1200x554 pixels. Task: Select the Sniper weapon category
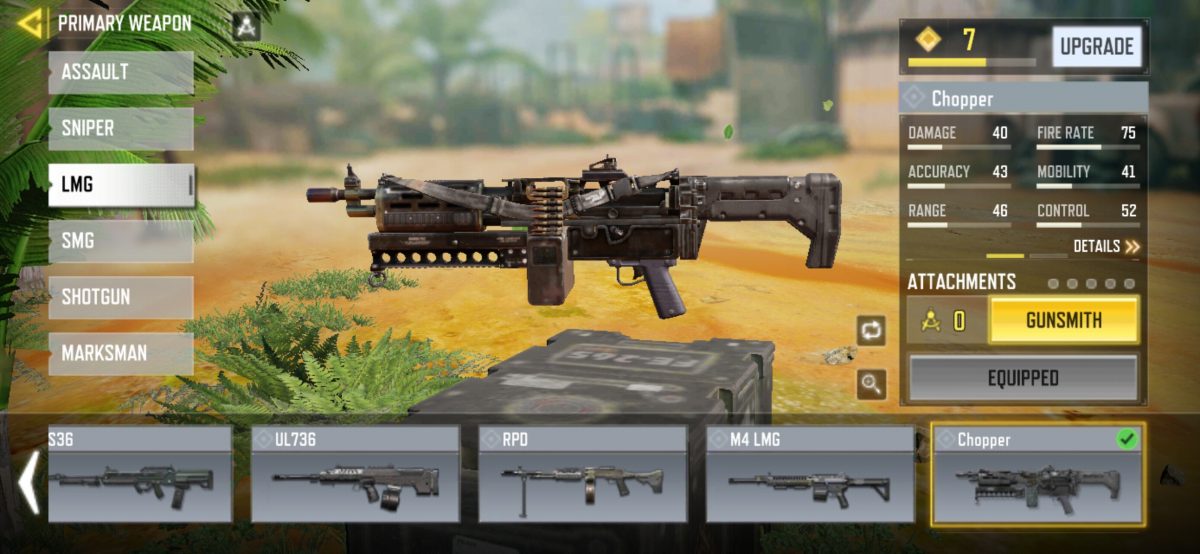click(120, 129)
